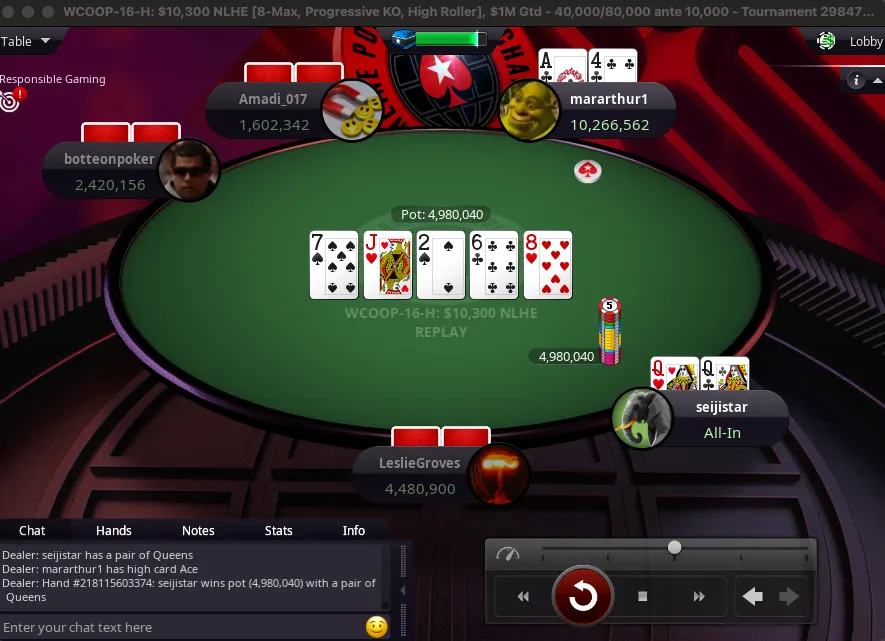This screenshot has width=885, height=641.
Task: Click the replay speed slider handle
Action: coord(675,547)
